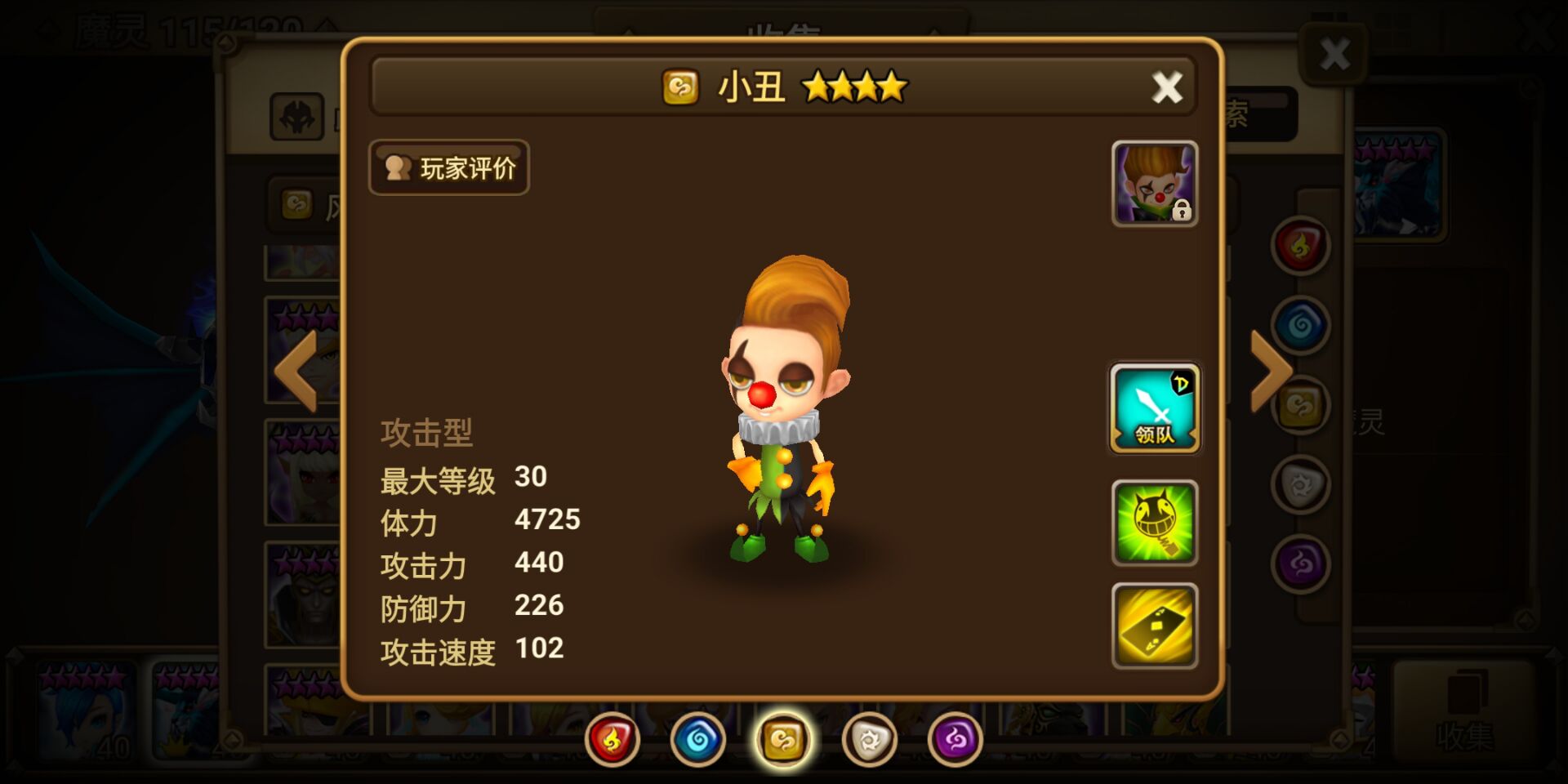This screenshot has width=1568, height=784.
Task: Open the green grinning skill icon
Action: (1154, 523)
